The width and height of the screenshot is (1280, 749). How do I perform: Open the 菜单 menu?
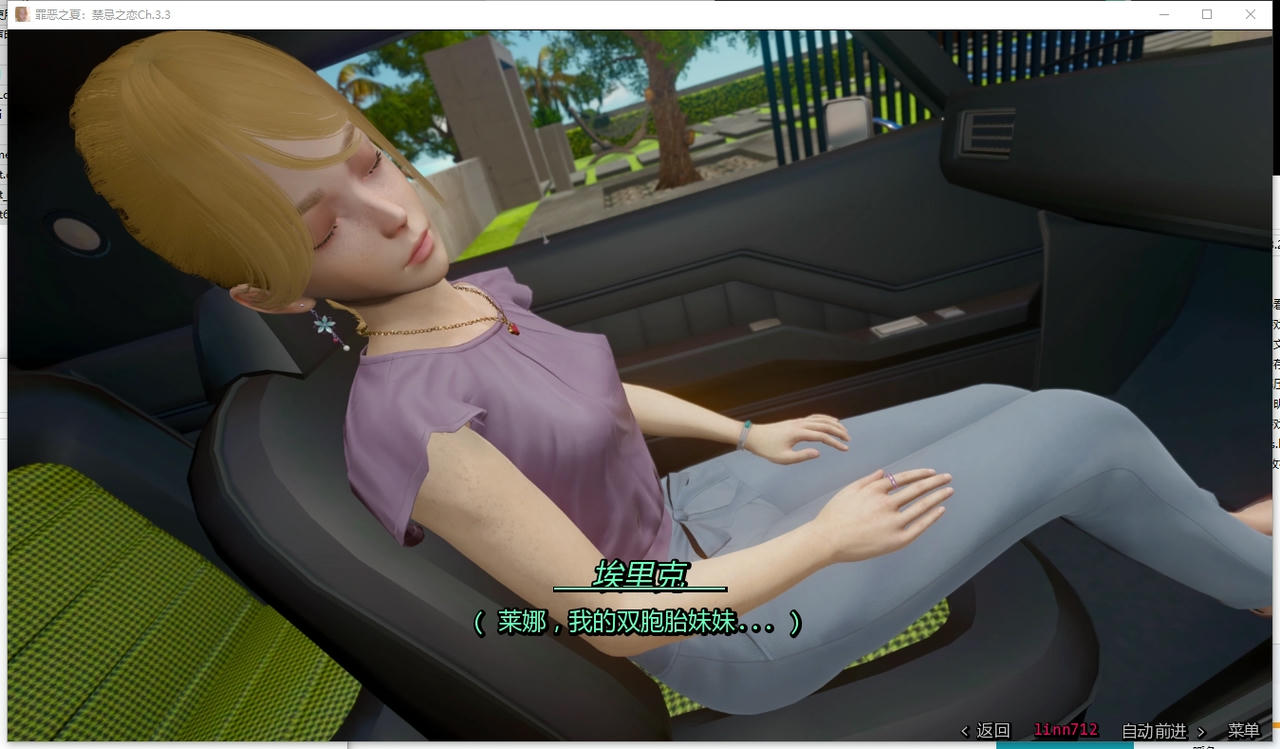coord(1243,731)
